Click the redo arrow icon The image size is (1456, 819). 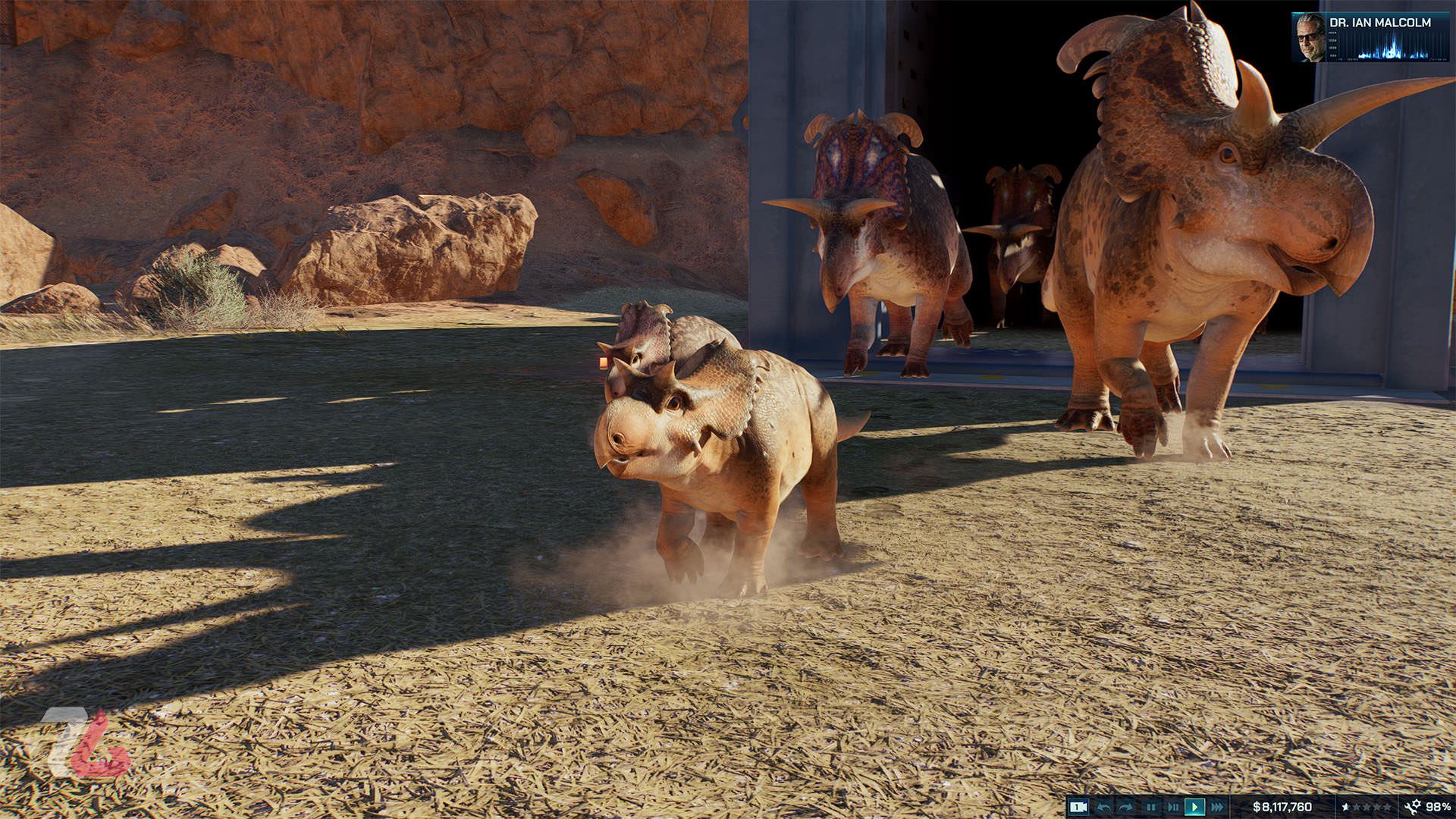pyautogui.click(x=1124, y=806)
